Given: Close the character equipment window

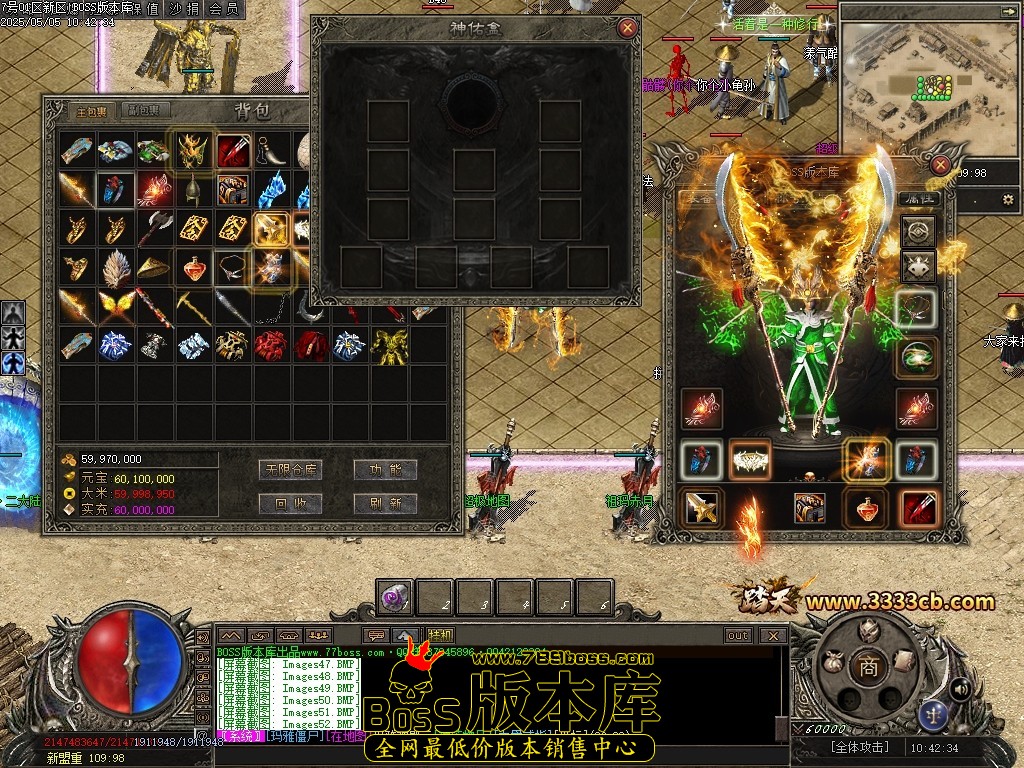Looking at the screenshot, I should click(939, 166).
